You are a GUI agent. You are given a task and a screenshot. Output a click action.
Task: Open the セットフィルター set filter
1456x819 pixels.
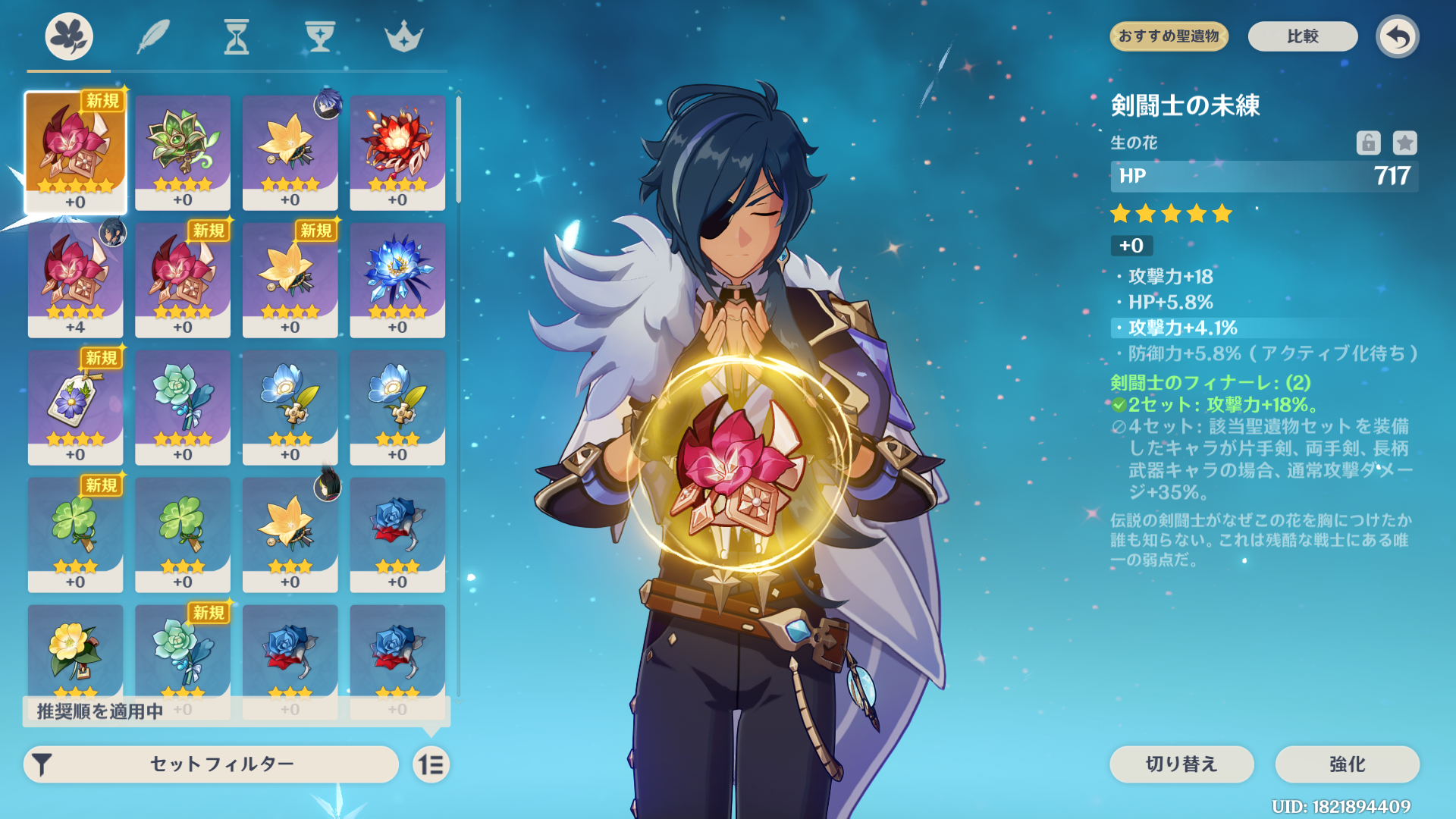point(212,764)
